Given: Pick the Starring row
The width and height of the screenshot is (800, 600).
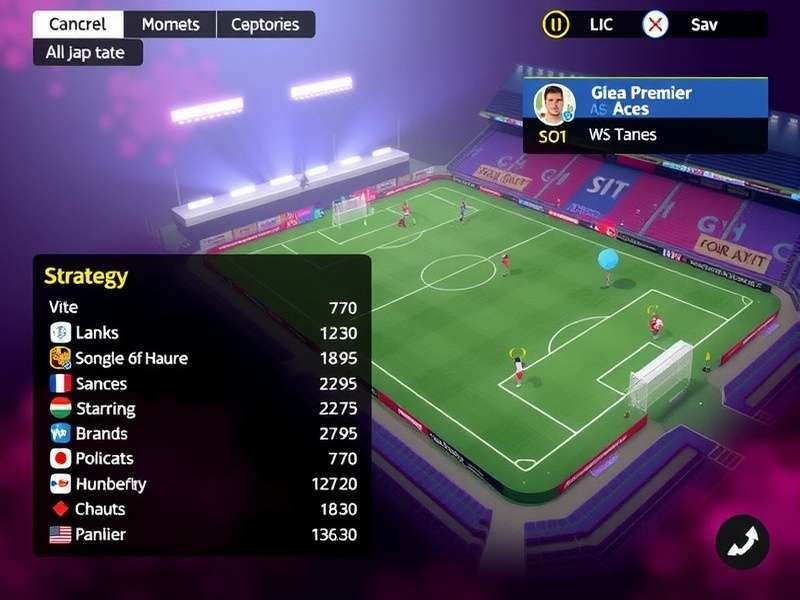Looking at the screenshot, I should [x=202, y=408].
